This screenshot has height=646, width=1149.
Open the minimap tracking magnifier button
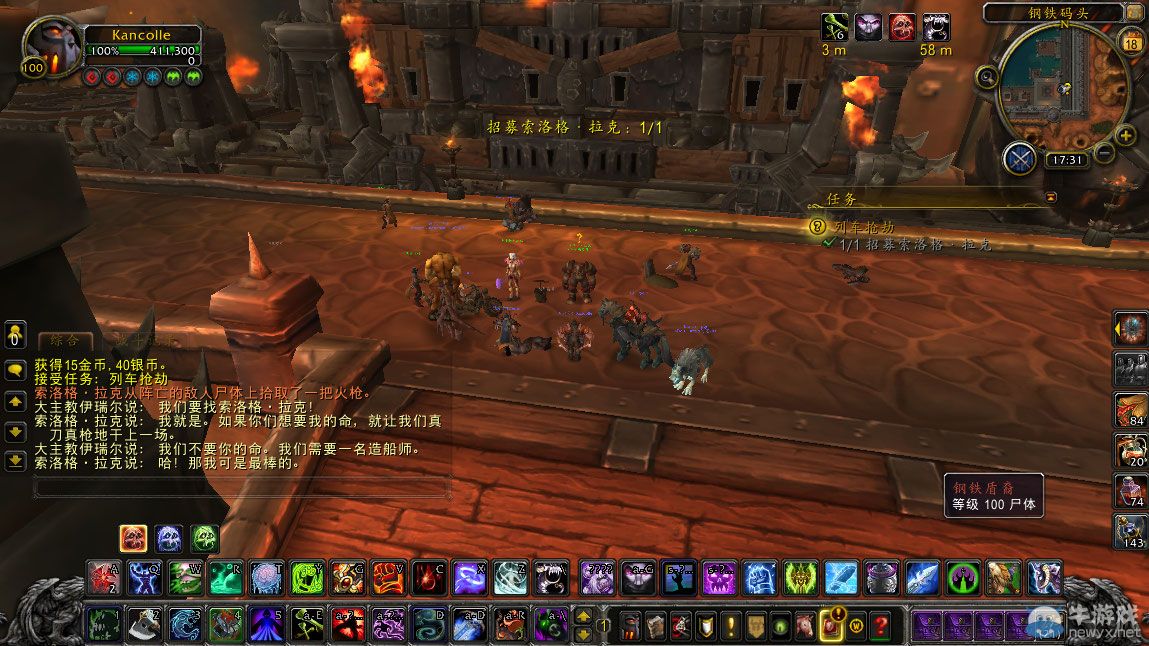pos(988,76)
